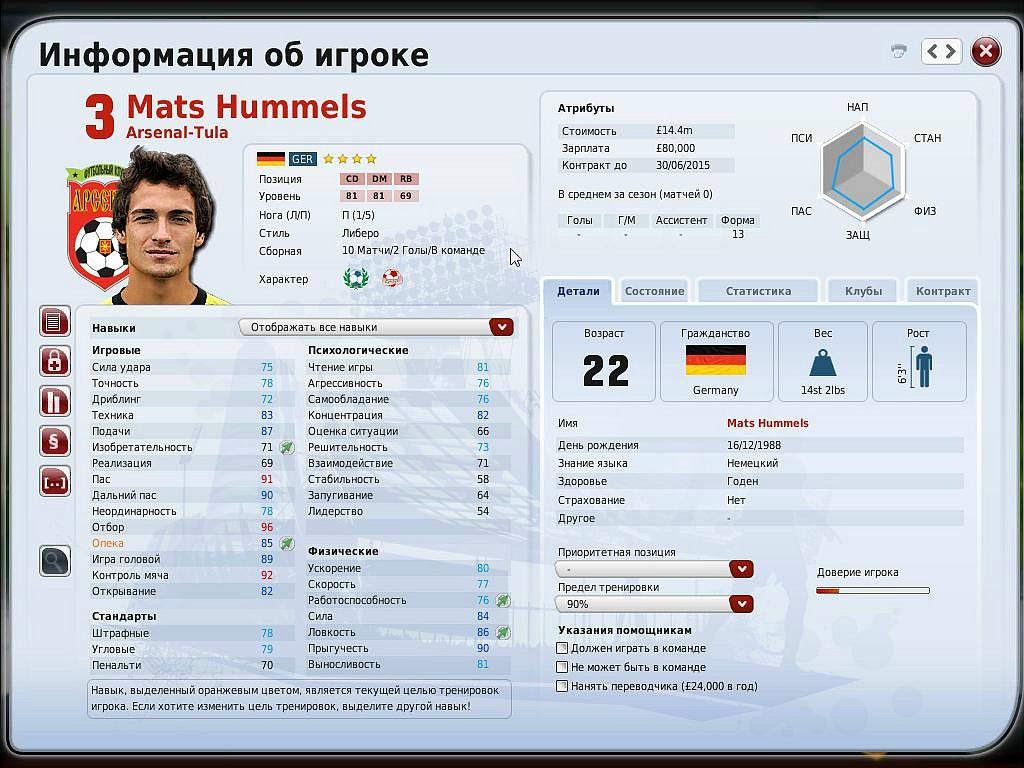1024x768 pixels.
Task: Select the bar chart sidebar icon
Action: (x=55, y=401)
